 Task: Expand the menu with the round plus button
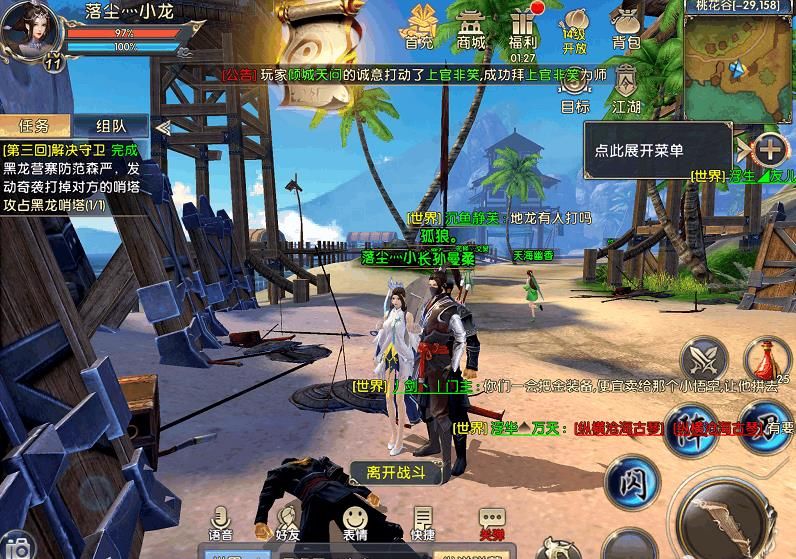(x=769, y=151)
